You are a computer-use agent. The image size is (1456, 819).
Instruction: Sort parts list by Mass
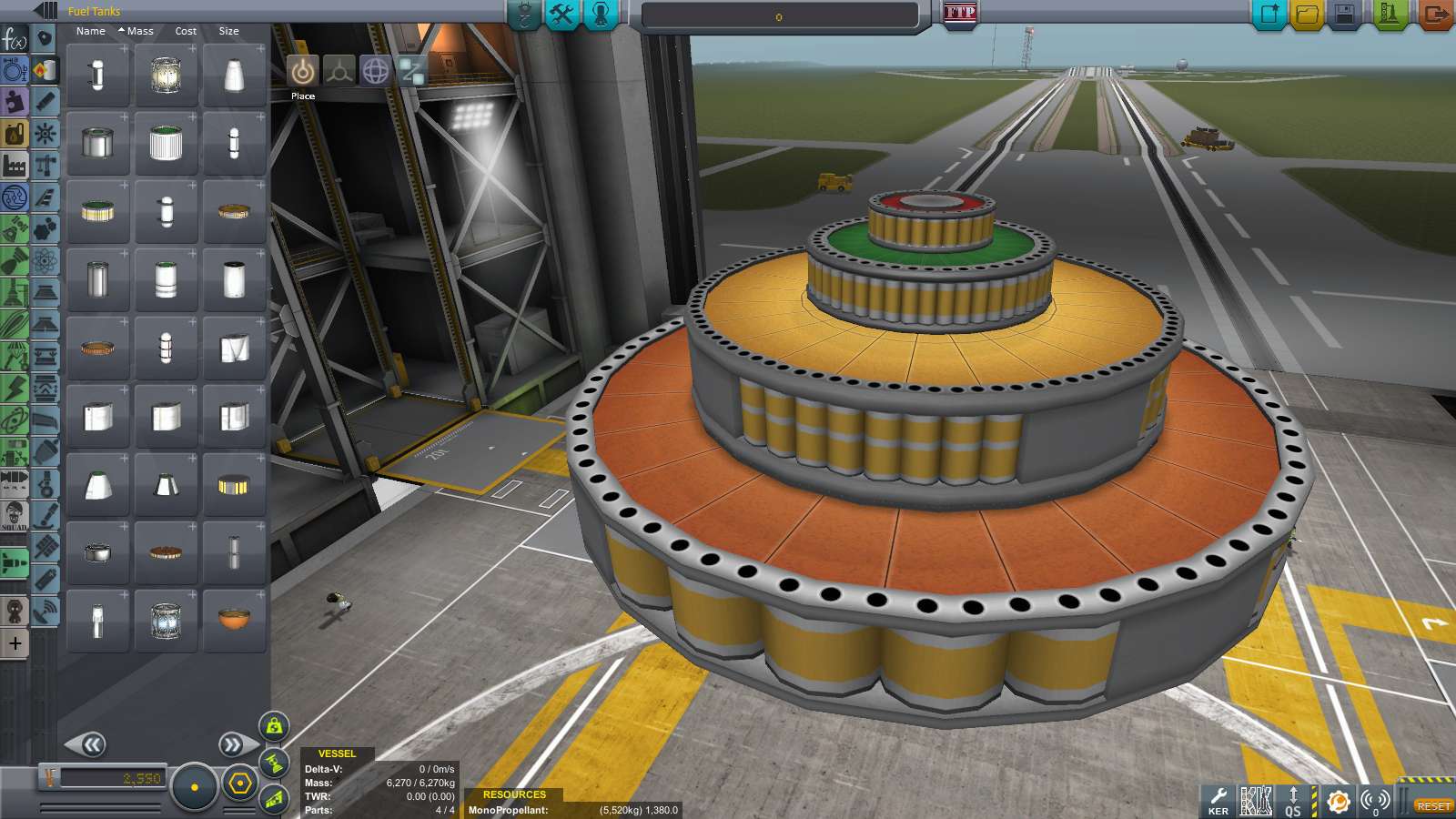point(139,31)
